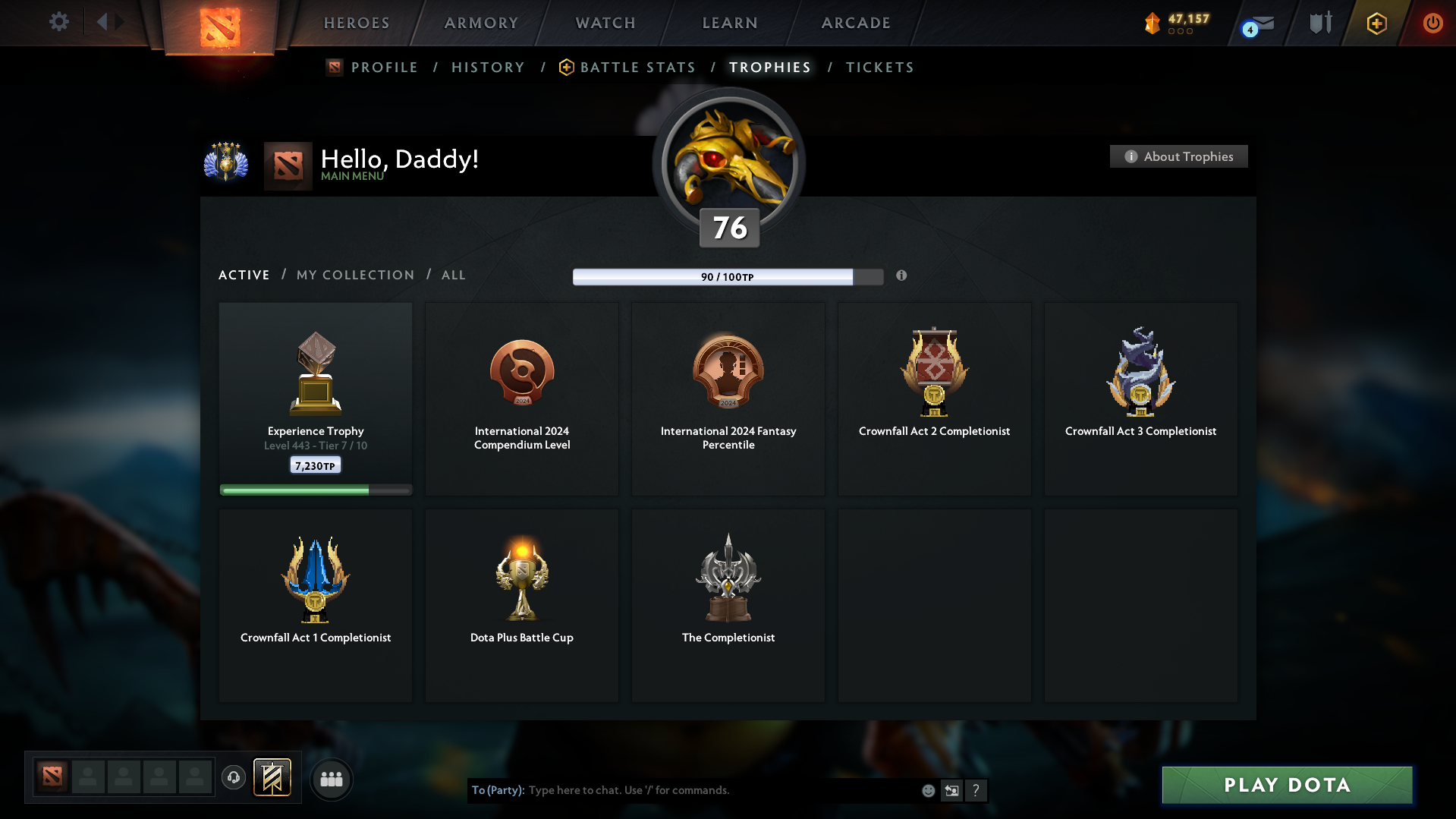Open the WATCH menu
This screenshot has width=1456, height=819.
click(605, 23)
